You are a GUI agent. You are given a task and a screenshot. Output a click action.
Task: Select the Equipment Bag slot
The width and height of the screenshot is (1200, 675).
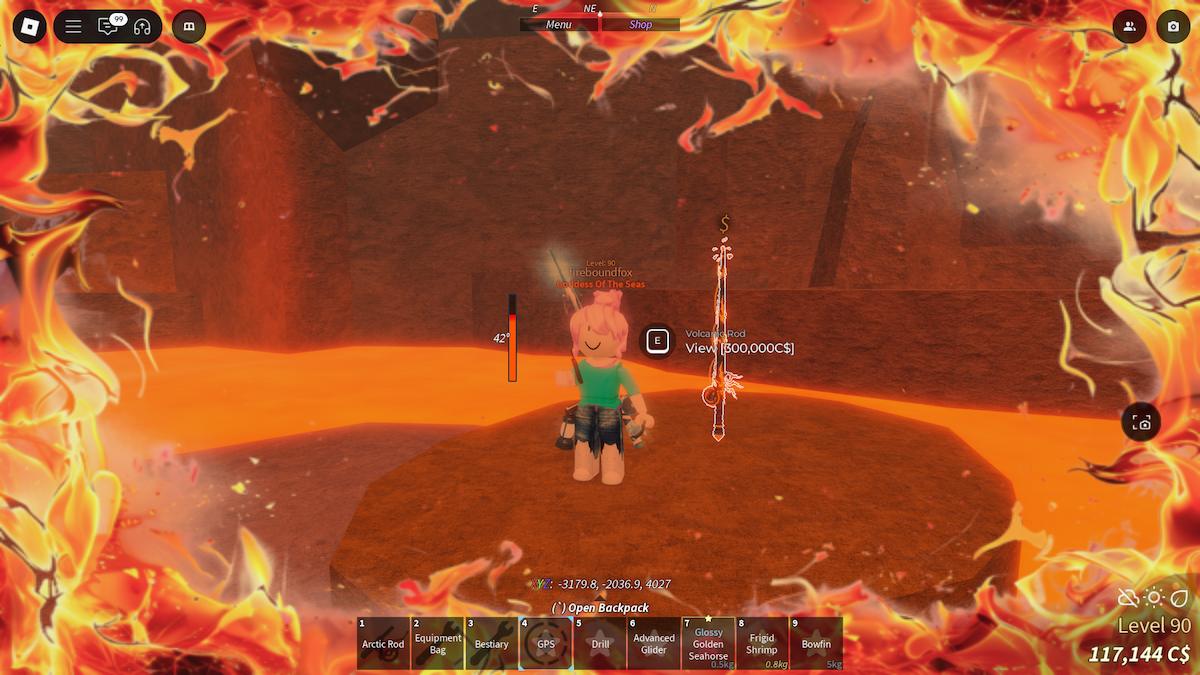pos(438,643)
